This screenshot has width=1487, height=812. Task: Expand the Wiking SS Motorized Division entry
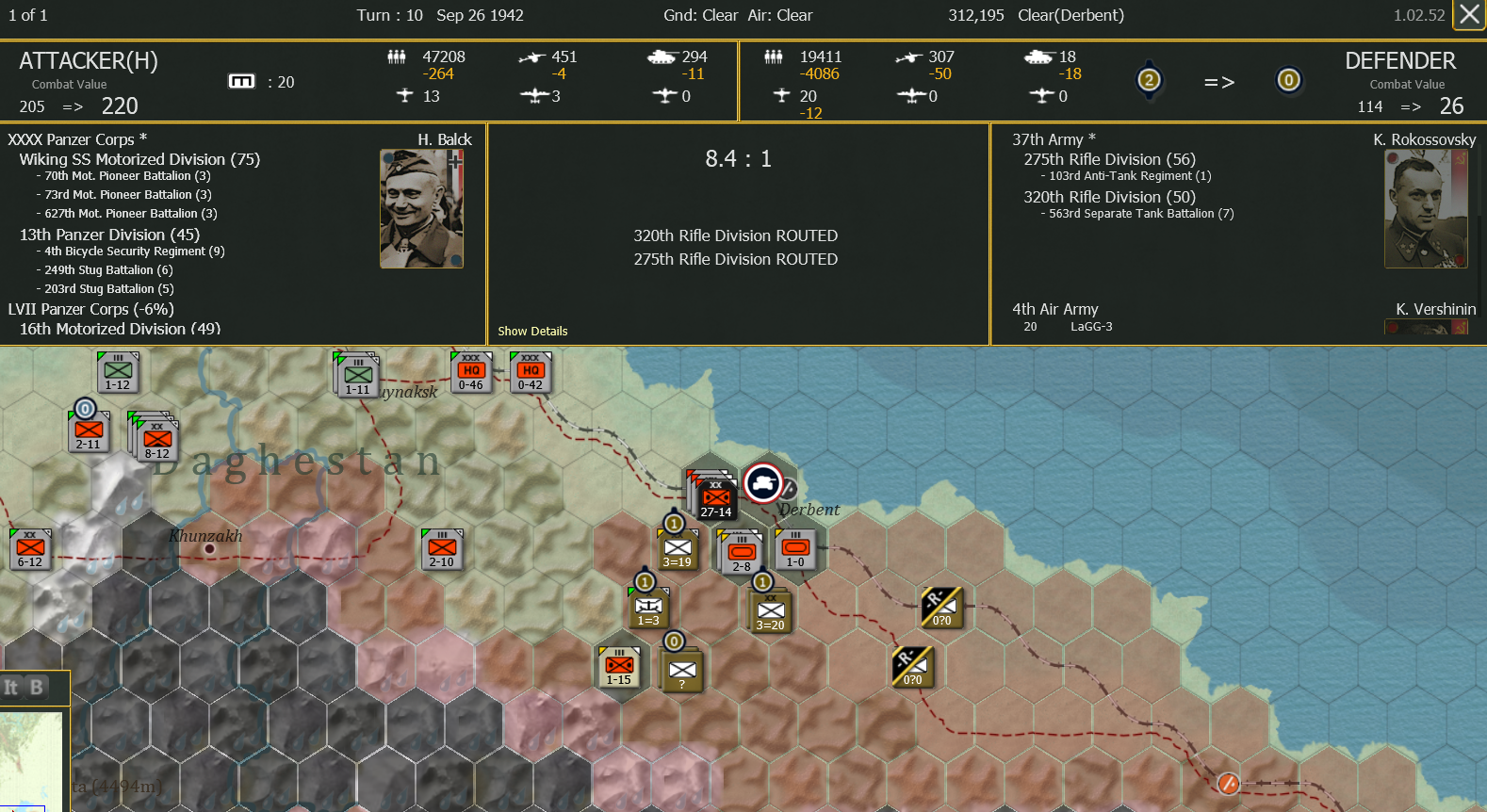click(139, 159)
